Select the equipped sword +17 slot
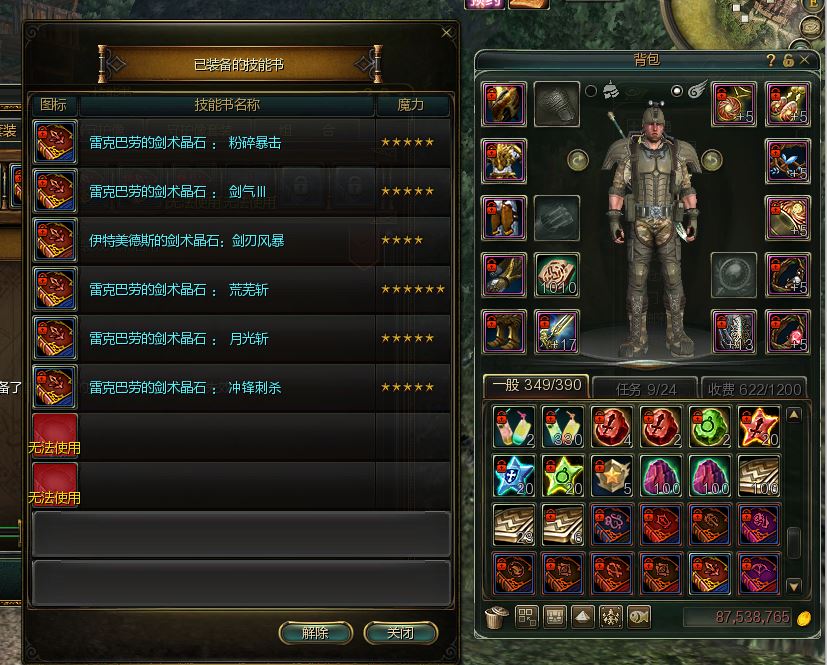 click(557, 331)
